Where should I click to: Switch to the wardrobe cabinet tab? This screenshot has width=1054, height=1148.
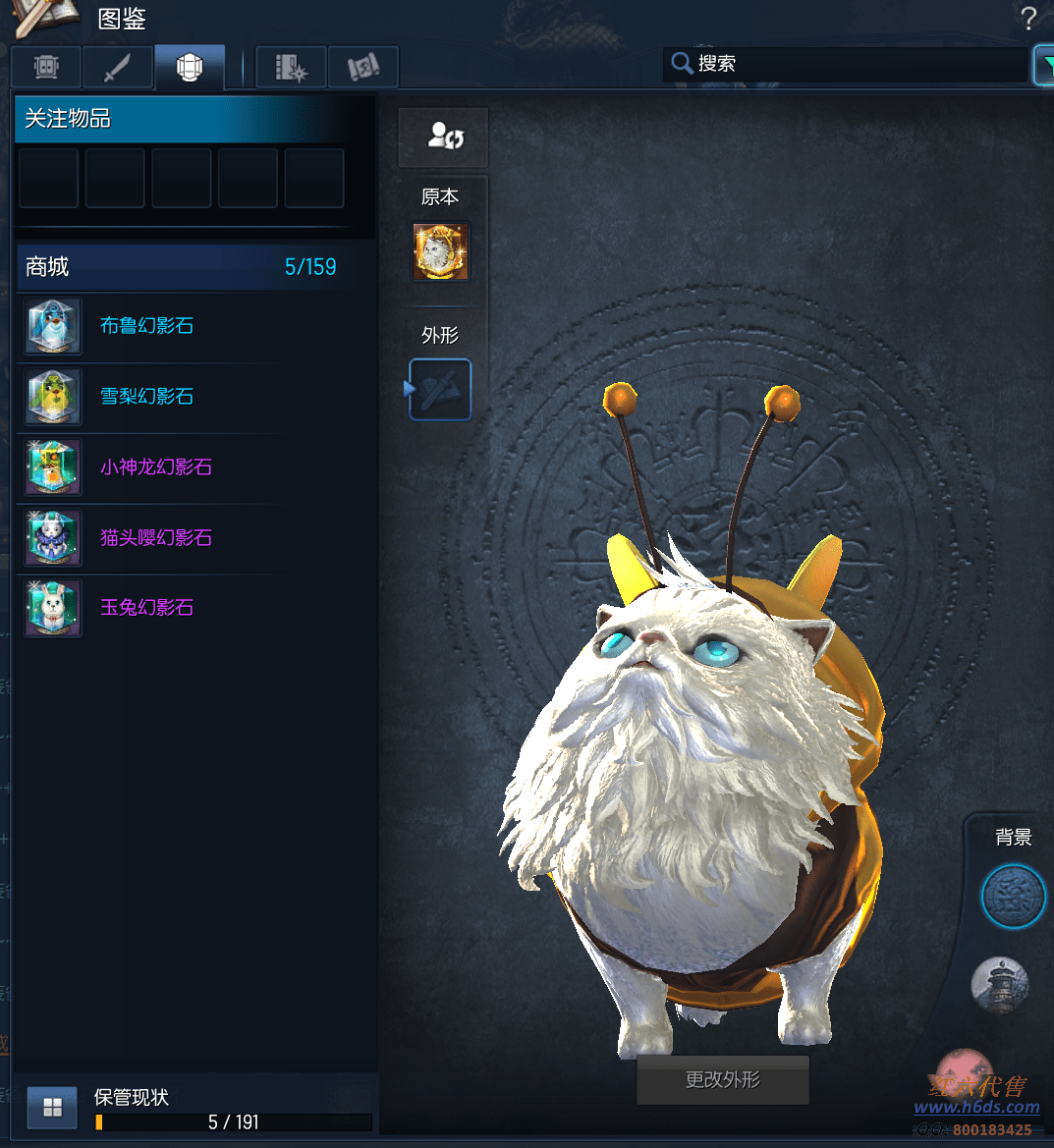(46, 67)
